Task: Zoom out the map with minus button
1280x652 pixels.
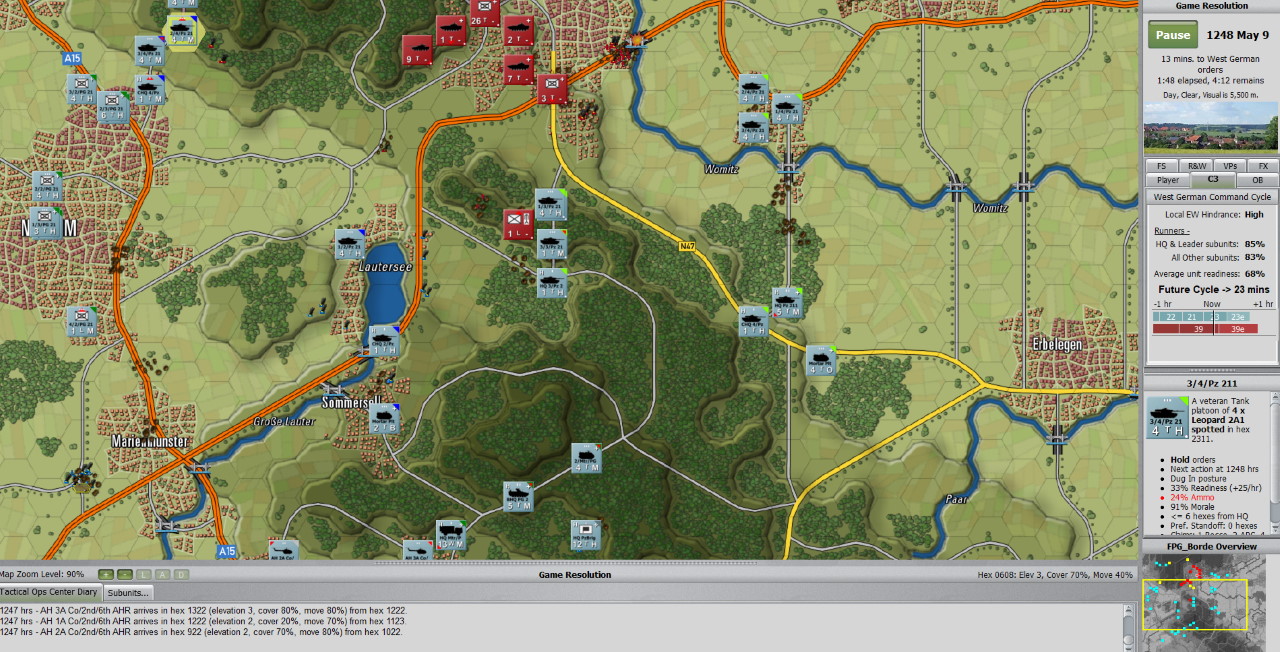Action: click(x=124, y=574)
